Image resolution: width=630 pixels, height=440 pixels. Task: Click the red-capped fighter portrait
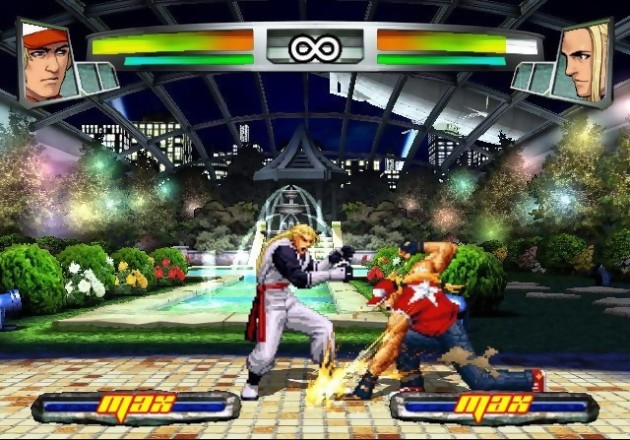tap(45, 62)
